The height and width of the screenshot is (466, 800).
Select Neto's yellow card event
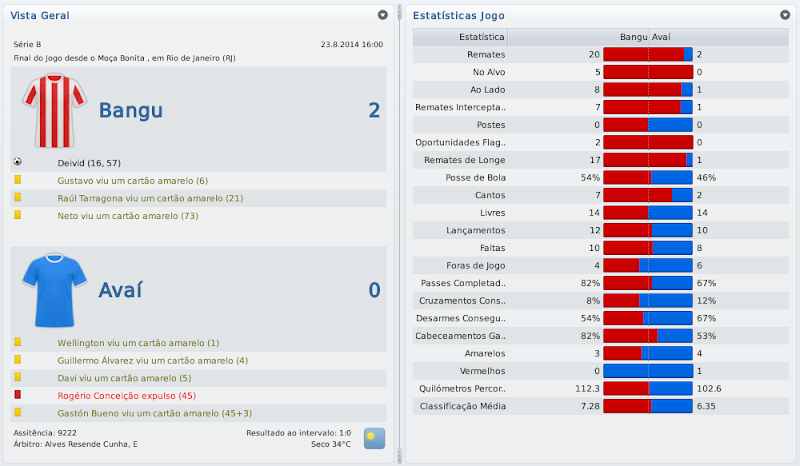click(126, 215)
